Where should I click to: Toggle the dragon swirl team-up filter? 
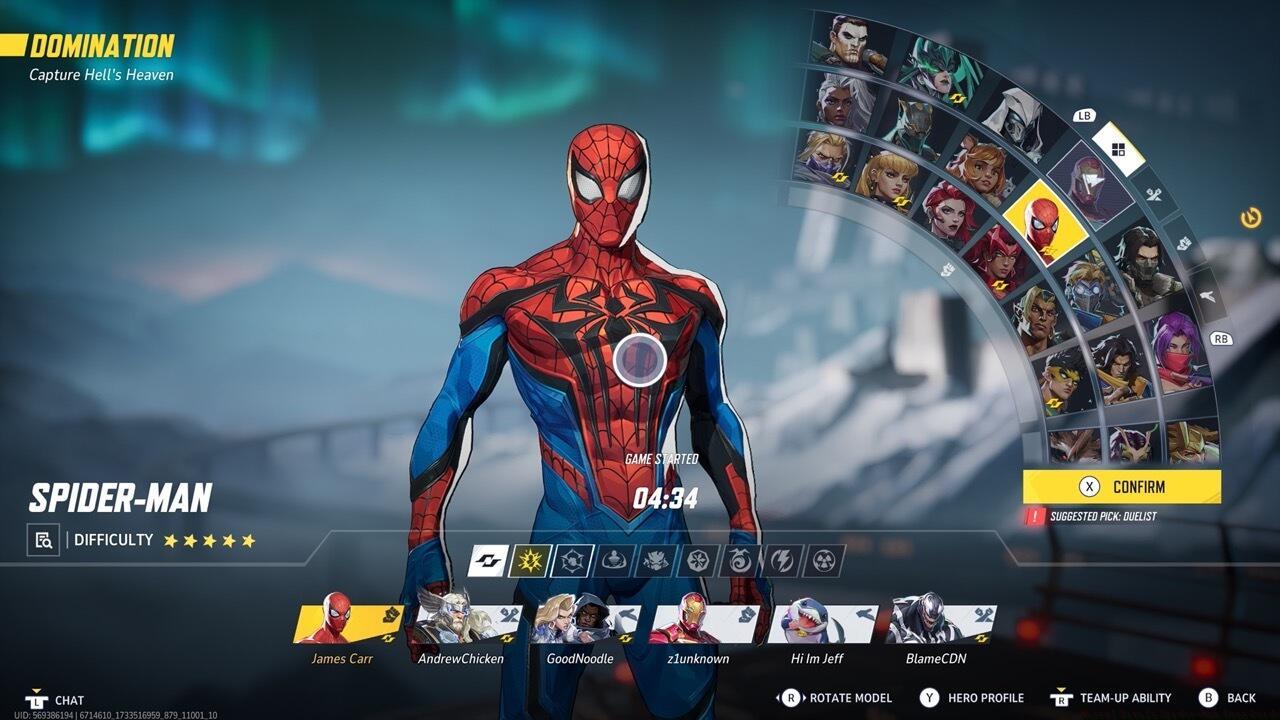[740, 562]
